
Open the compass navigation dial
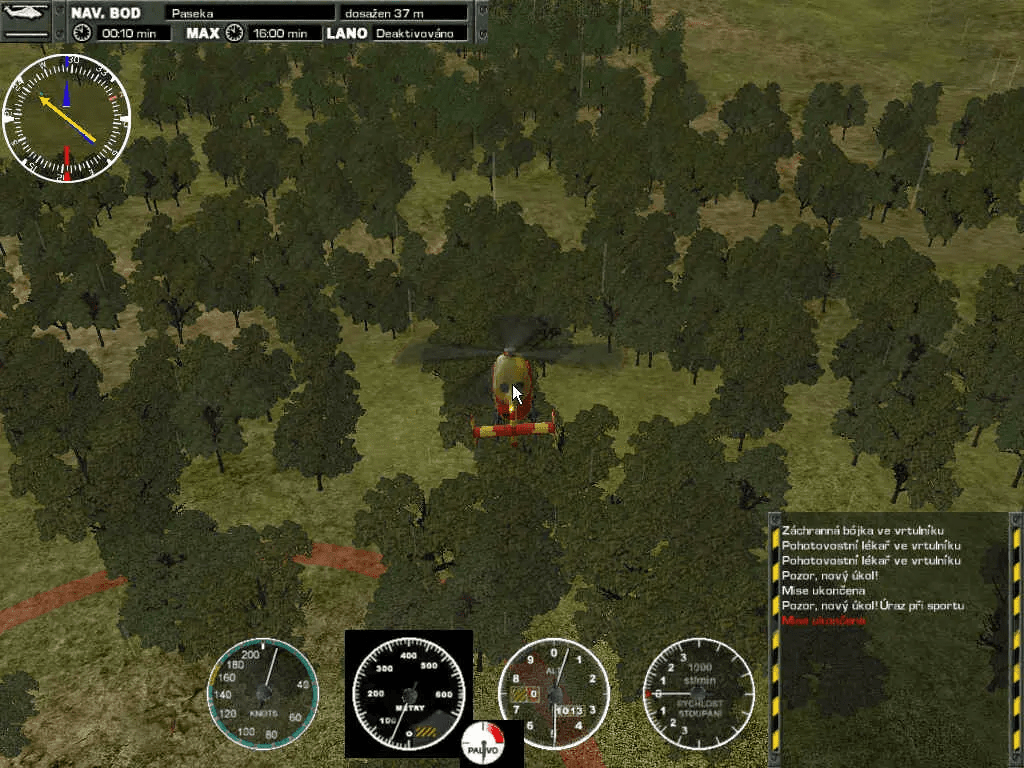[67, 119]
